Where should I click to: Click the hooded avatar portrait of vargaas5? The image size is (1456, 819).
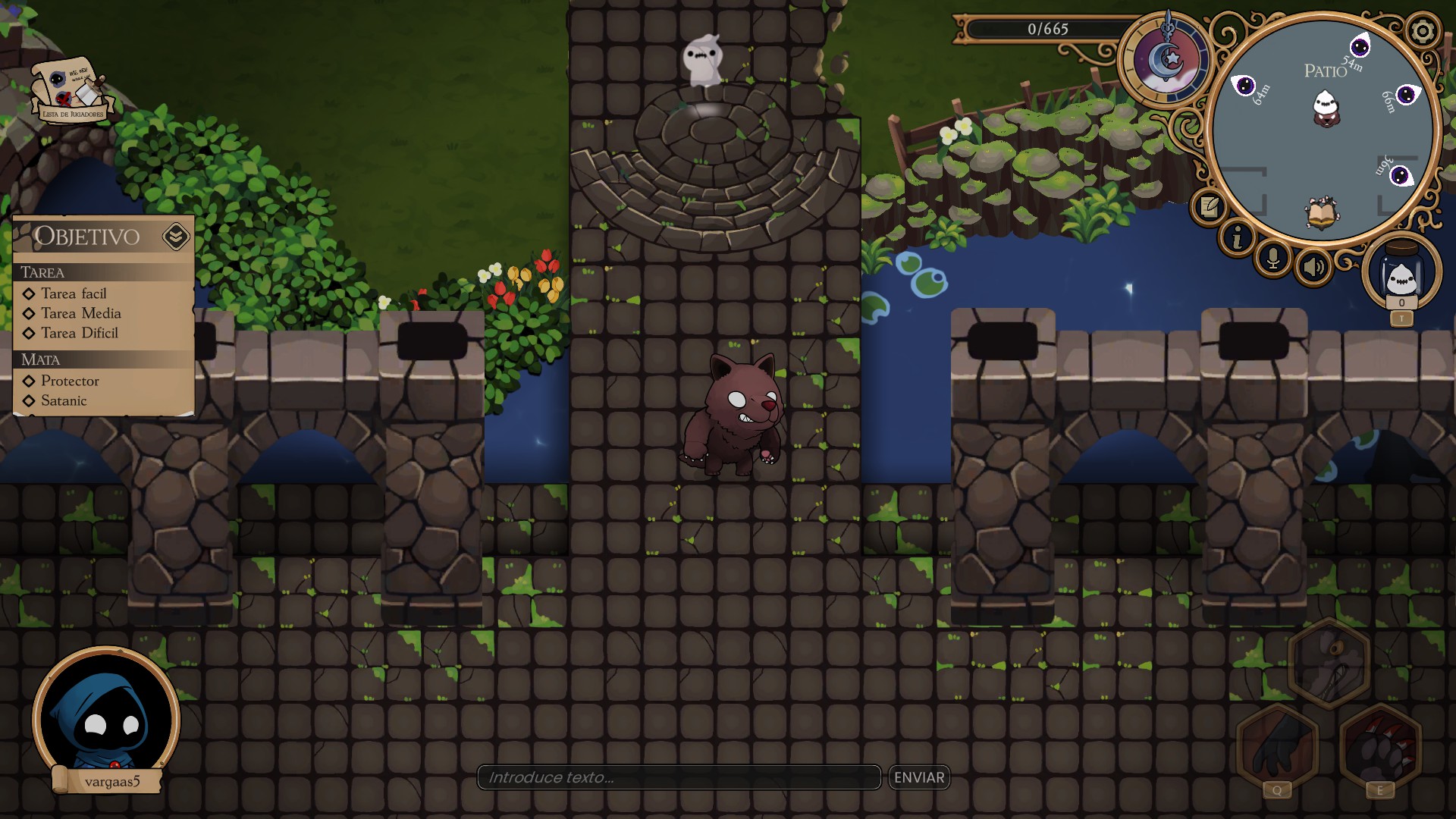(x=106, y=718)
